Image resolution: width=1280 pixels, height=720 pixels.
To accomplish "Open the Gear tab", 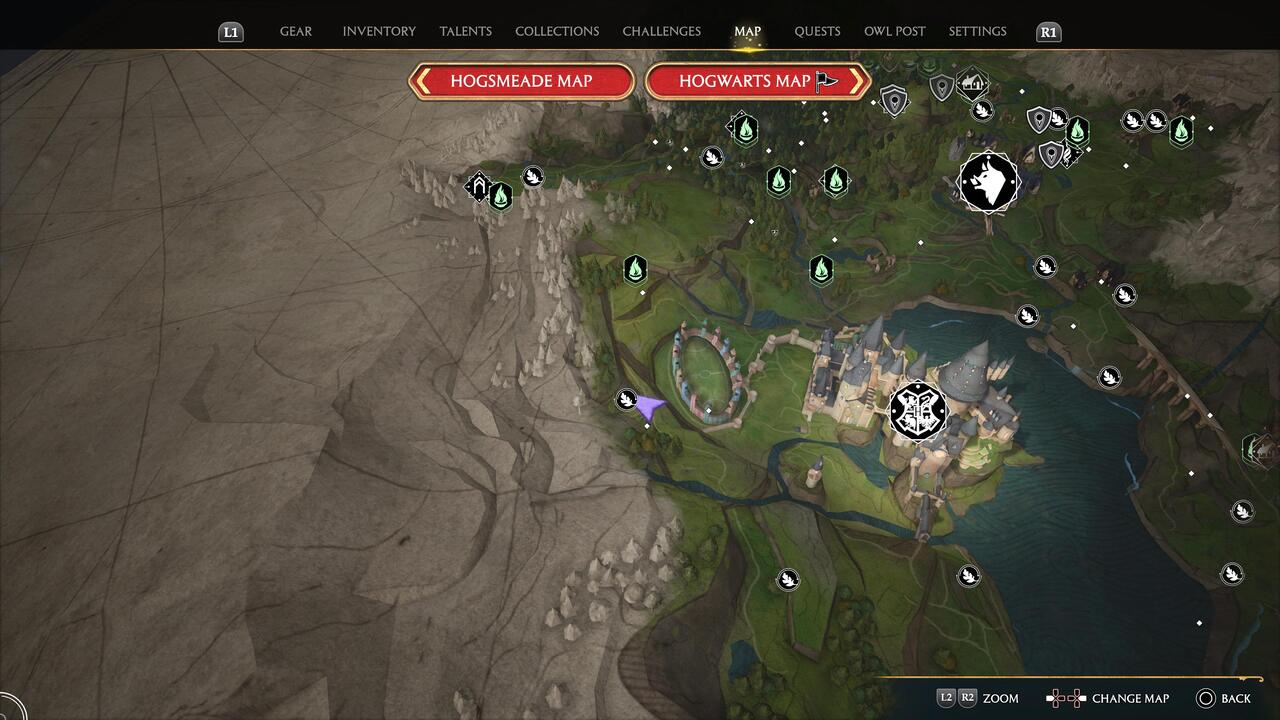I will click(x=295, y=31).
